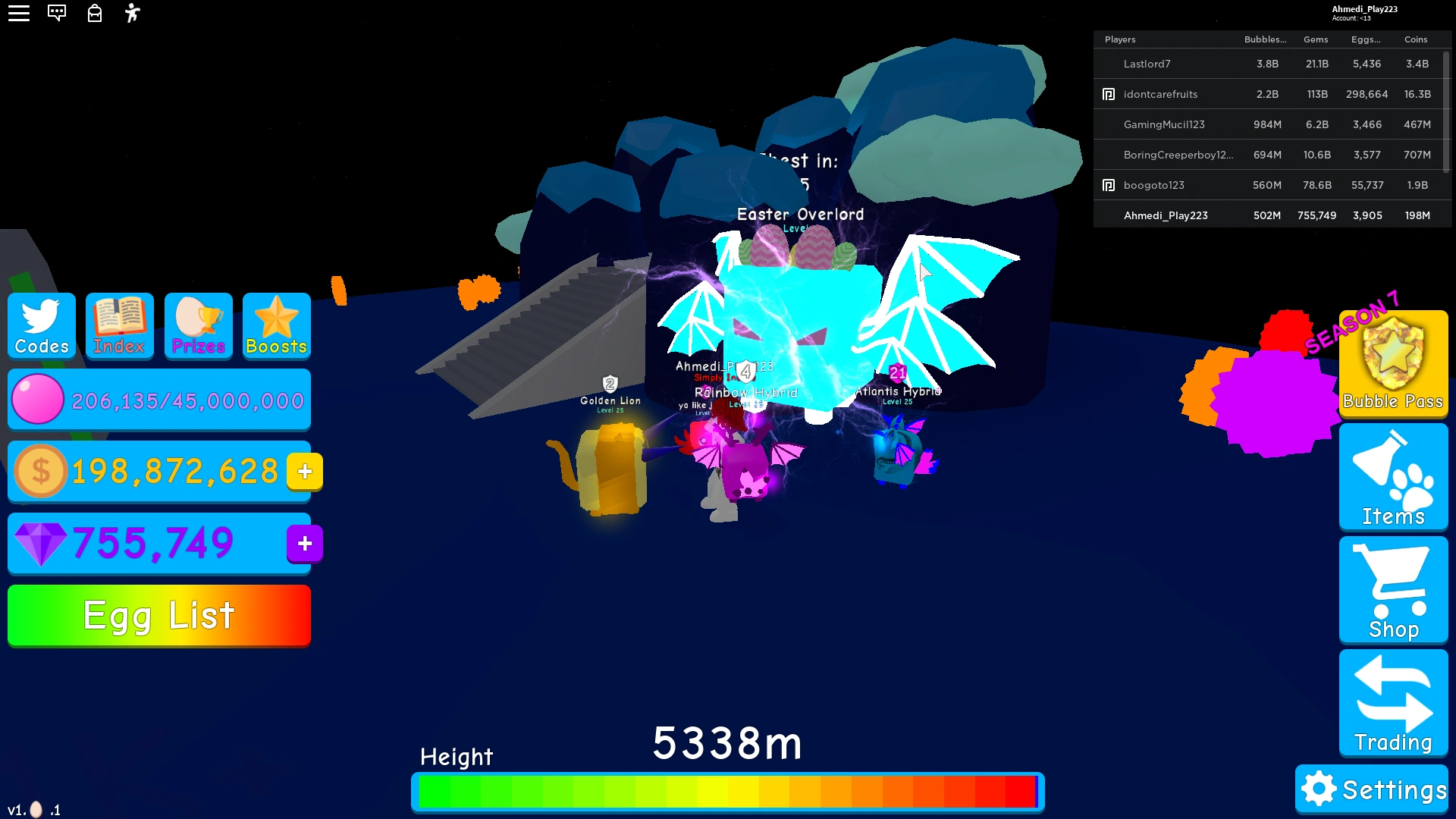
Task: Open the Index book icon
Action: [119, 326]
